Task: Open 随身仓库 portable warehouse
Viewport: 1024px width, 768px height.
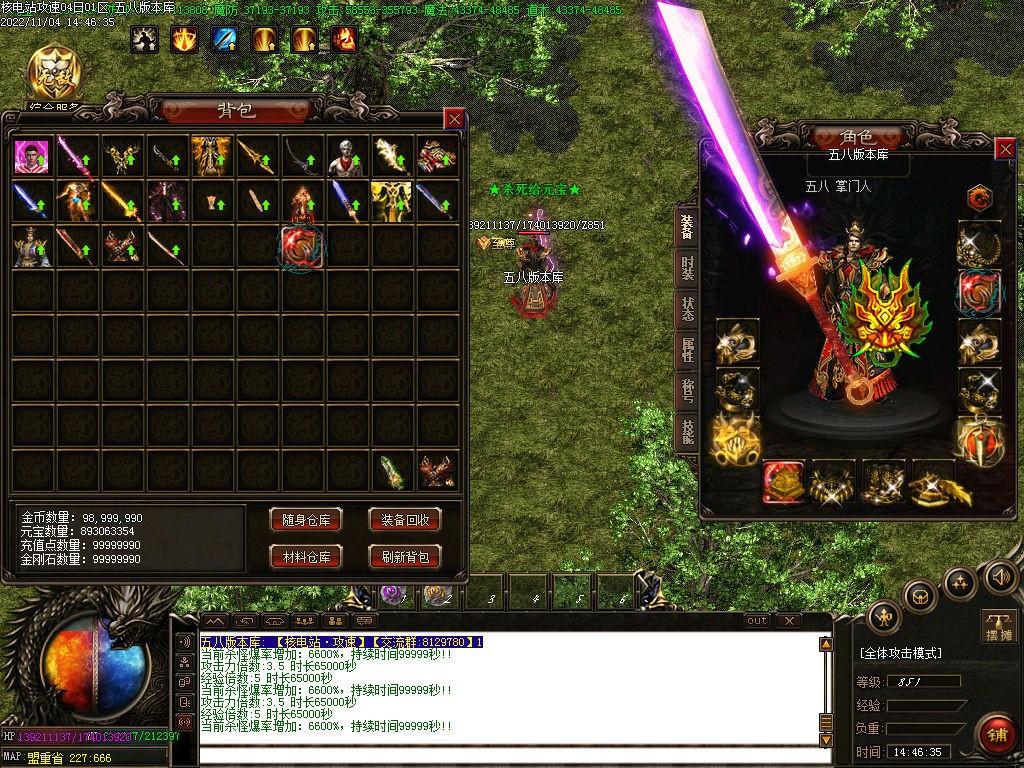Action: pos(305,520)
